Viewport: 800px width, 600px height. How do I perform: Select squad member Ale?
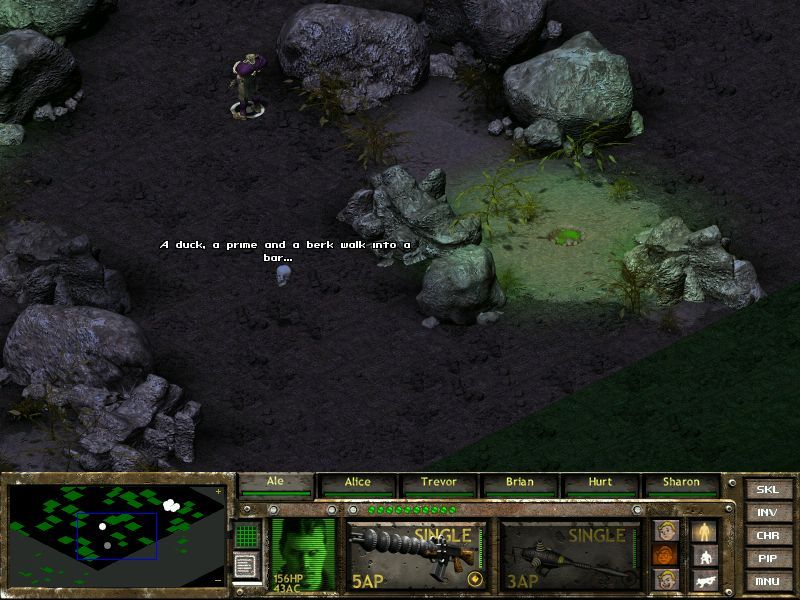276,484
